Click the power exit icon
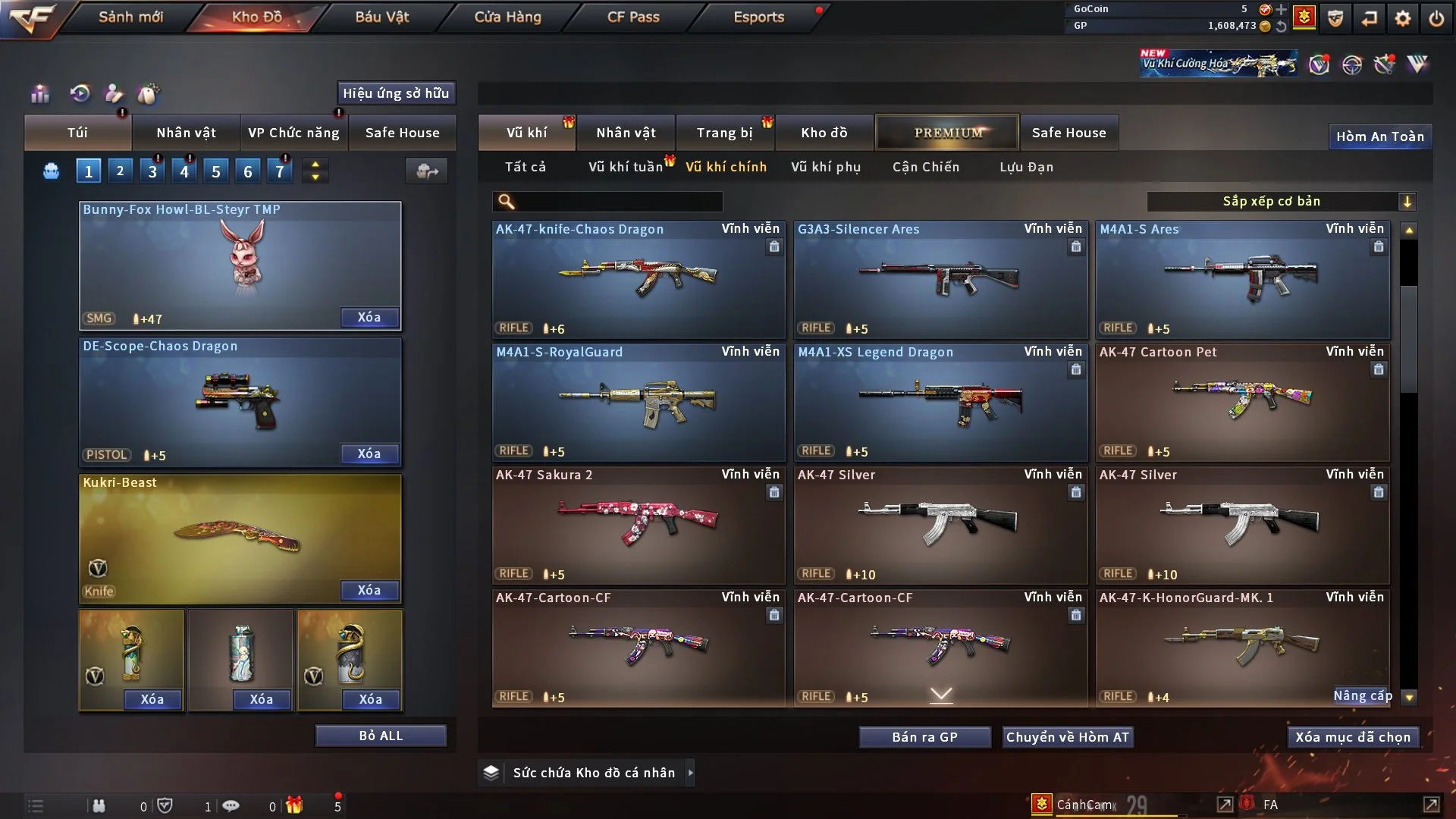Image resolution: width=1456 pixels, height=819 pixels. pyautogui.click(x=1436, y=18)
